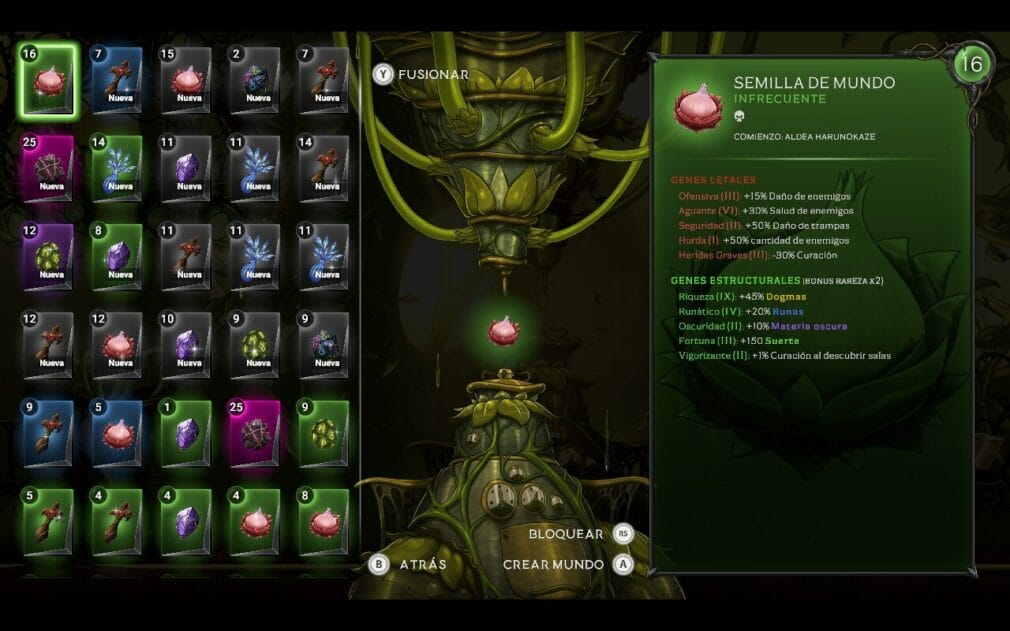Pick the level 15 pink seed card
Image resolution: width=1010 pixels, height=631 pixels.
point(186,80)
